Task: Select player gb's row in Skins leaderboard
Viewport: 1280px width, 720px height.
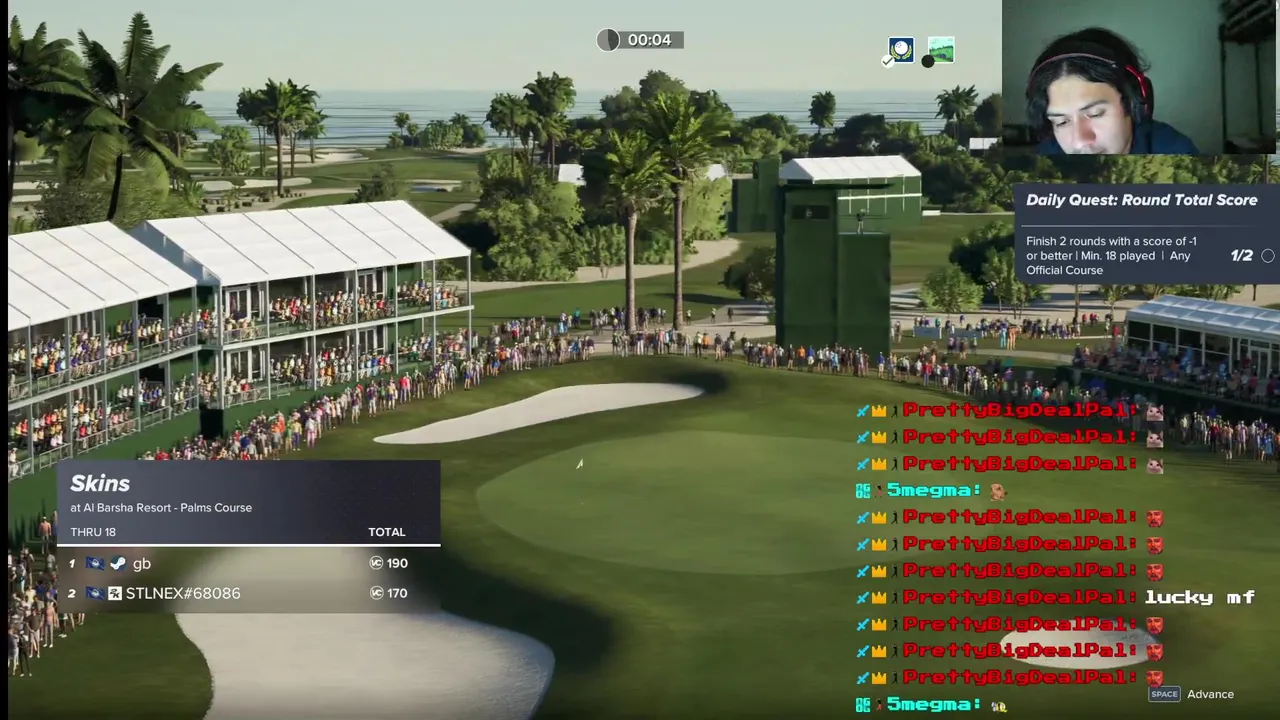Action: pos(248,563)
